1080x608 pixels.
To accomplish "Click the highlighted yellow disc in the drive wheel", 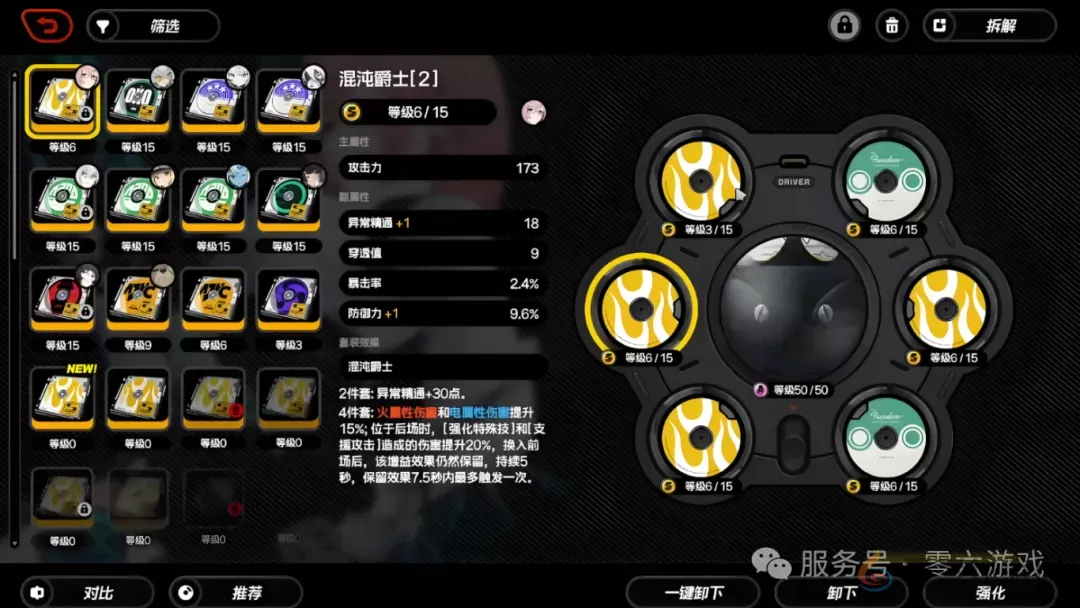I will coord(643,309).
